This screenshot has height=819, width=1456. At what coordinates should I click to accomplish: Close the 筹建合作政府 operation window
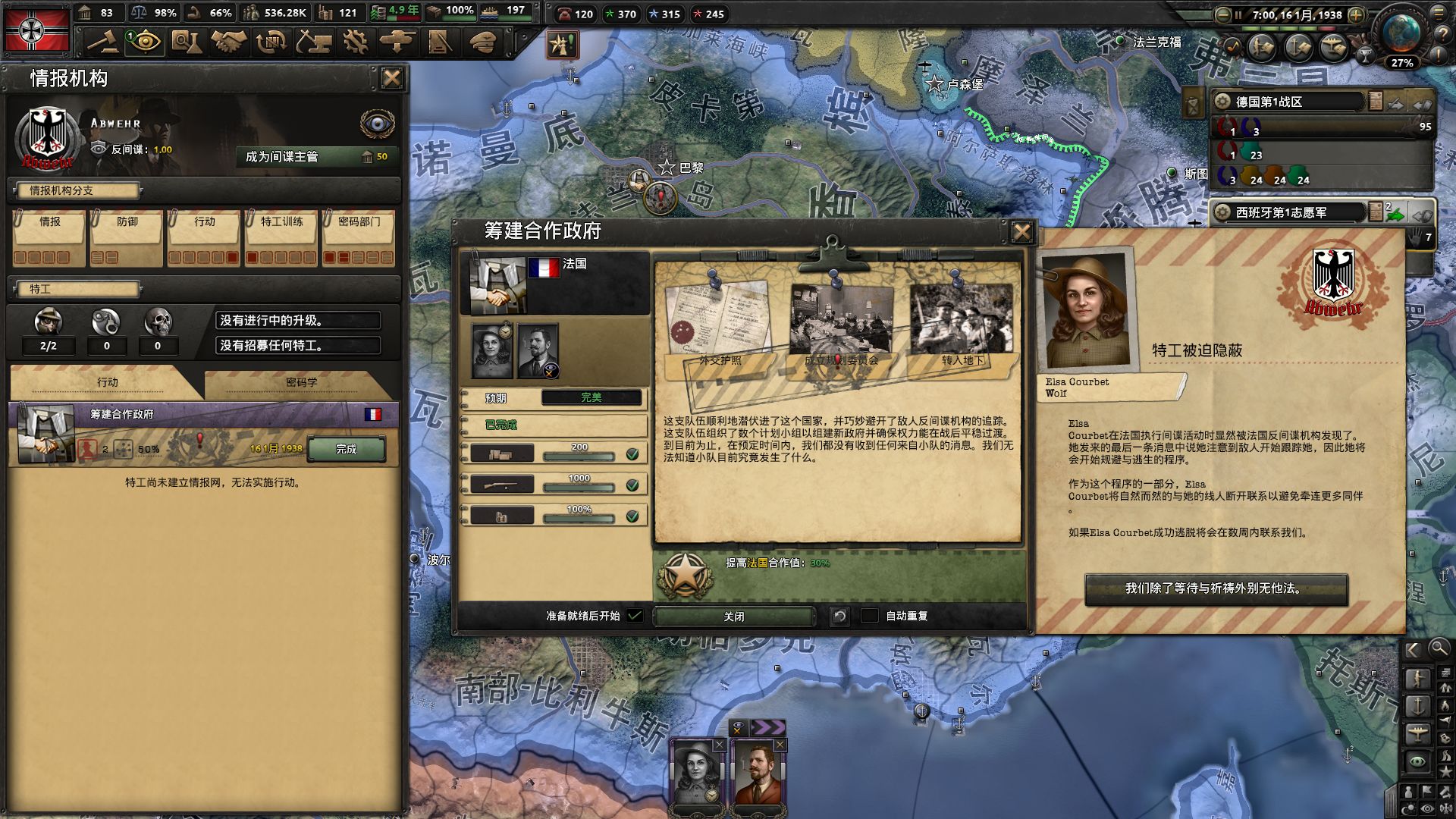tap(1021, 232)
